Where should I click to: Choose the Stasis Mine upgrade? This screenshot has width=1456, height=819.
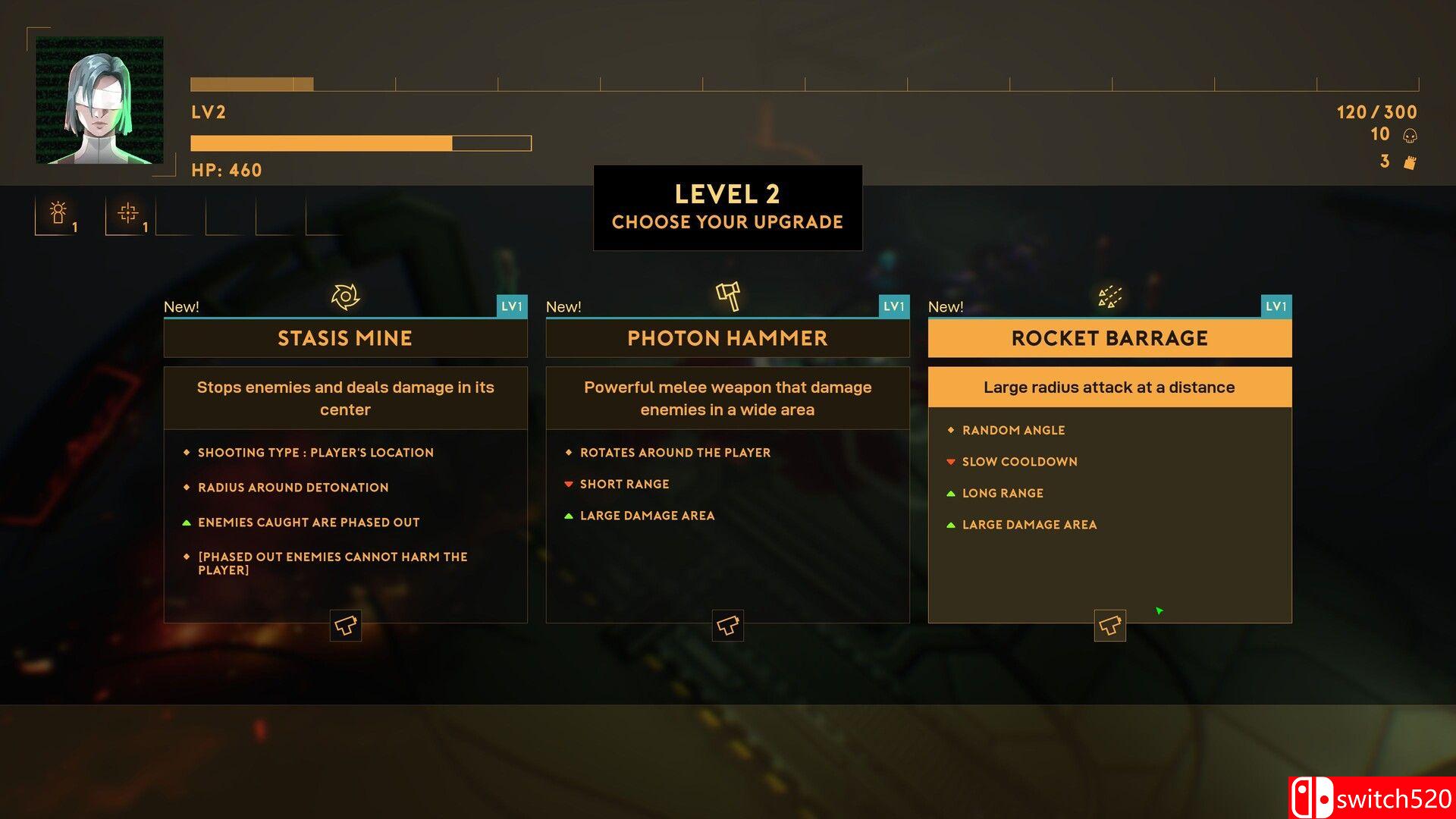(x=345, y=338)
